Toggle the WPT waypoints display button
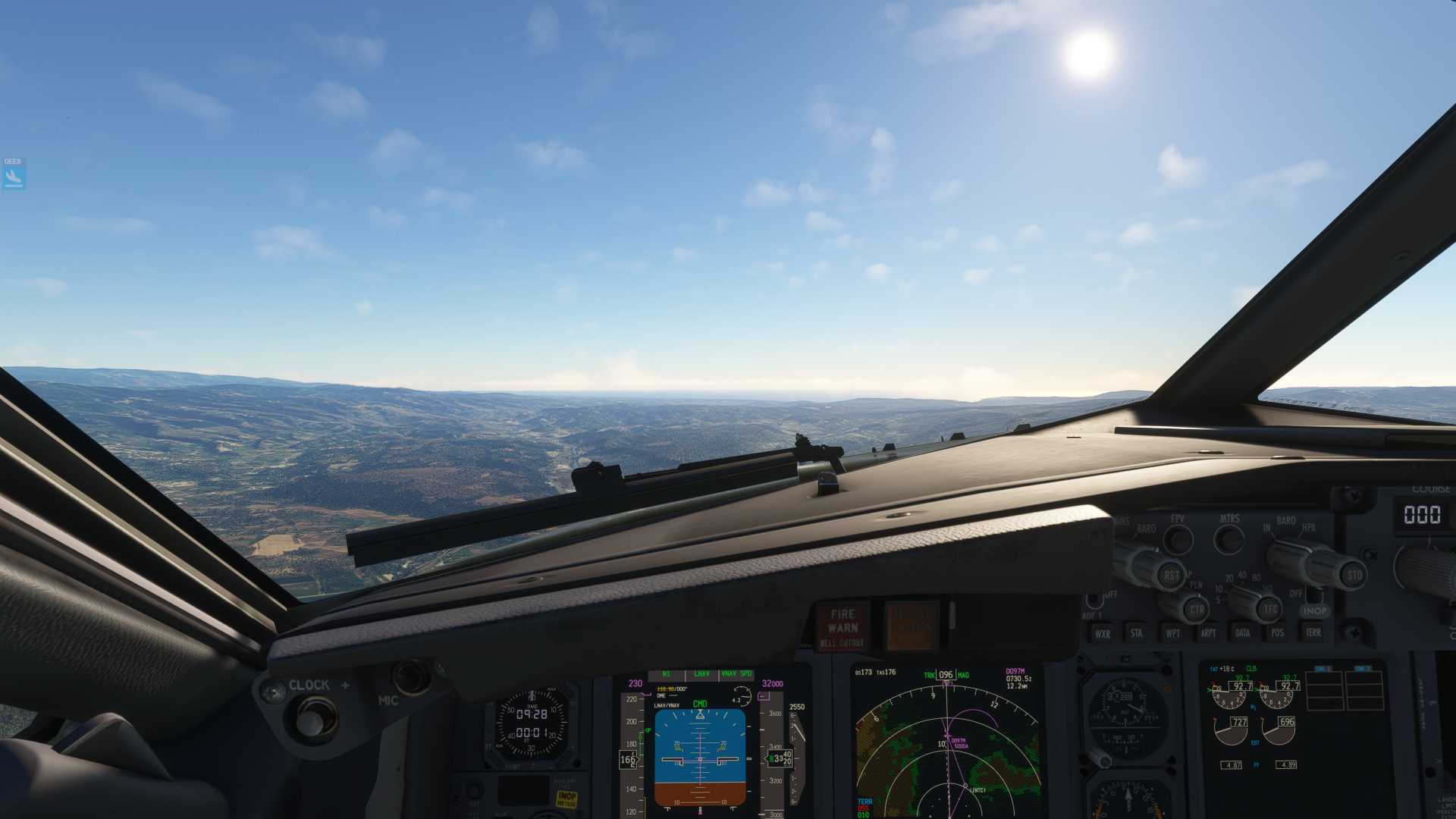The height and width of the screenshot is (819, 1456). (1172, 632)
